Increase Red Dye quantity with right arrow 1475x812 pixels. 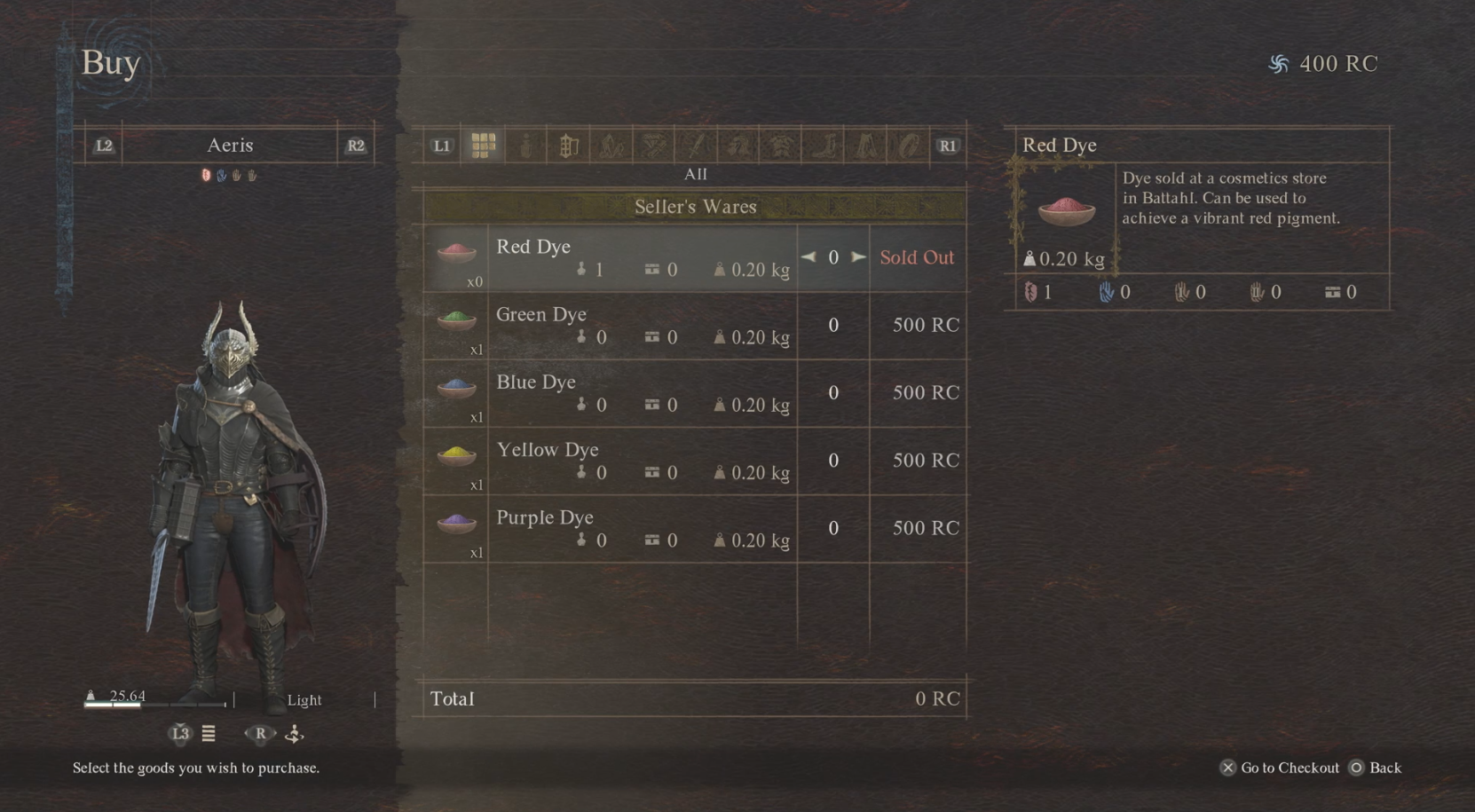click(857, 257)
